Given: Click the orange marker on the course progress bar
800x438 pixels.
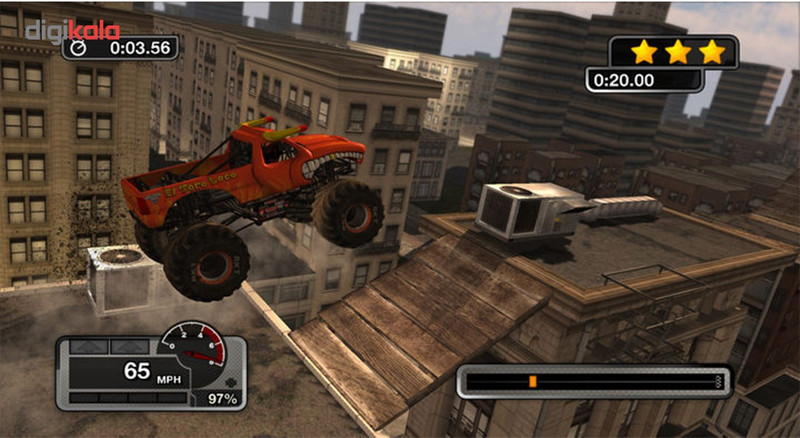Looking at the screenshot, I should pyautogui.click(x=533, y=381).
